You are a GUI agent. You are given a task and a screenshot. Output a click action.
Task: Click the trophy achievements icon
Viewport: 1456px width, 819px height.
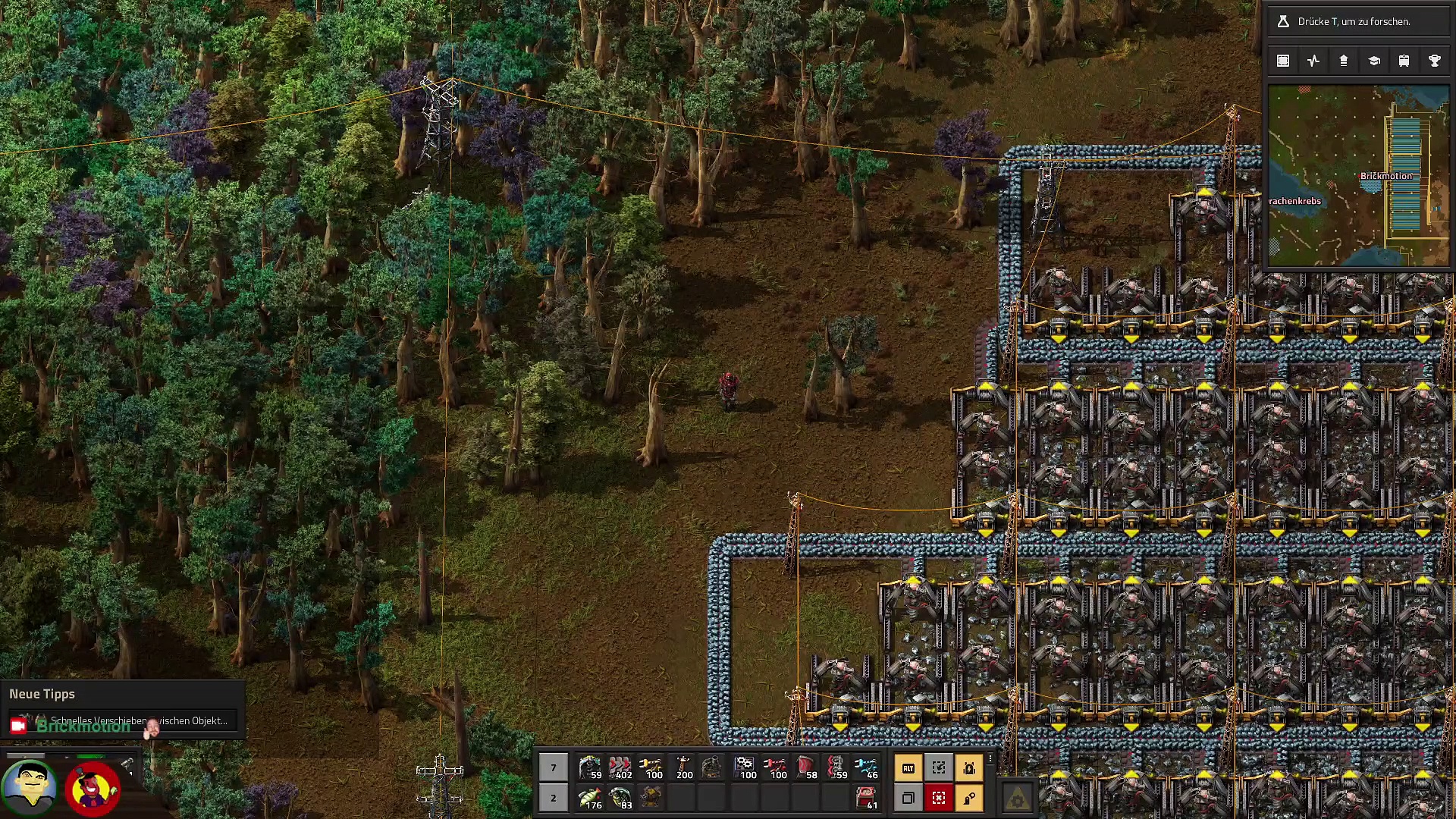pyautogui.click(x=1434, y=61)
